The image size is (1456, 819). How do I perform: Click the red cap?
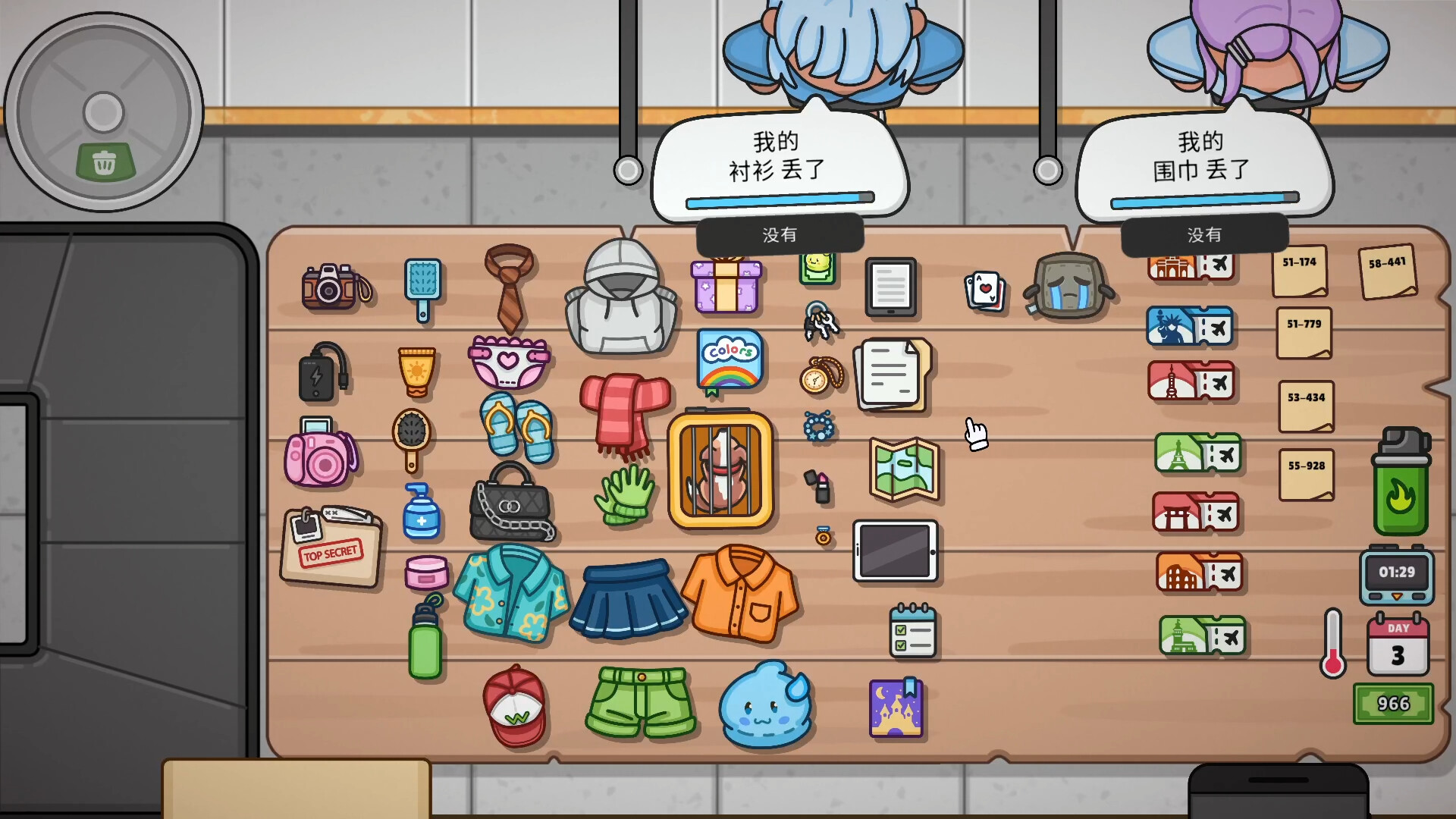tap(516, 709)
